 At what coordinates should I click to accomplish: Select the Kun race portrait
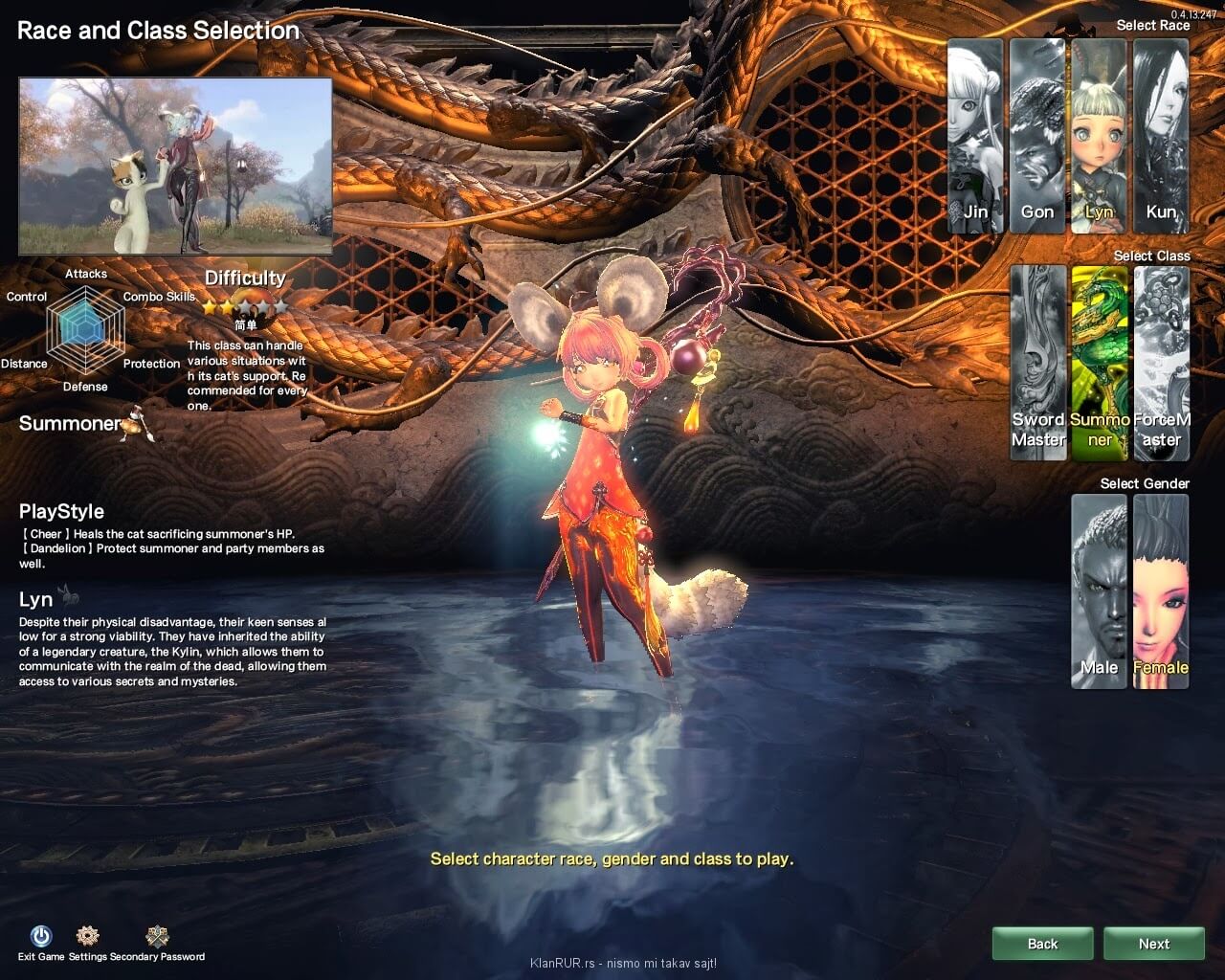tap(1161, 136)
